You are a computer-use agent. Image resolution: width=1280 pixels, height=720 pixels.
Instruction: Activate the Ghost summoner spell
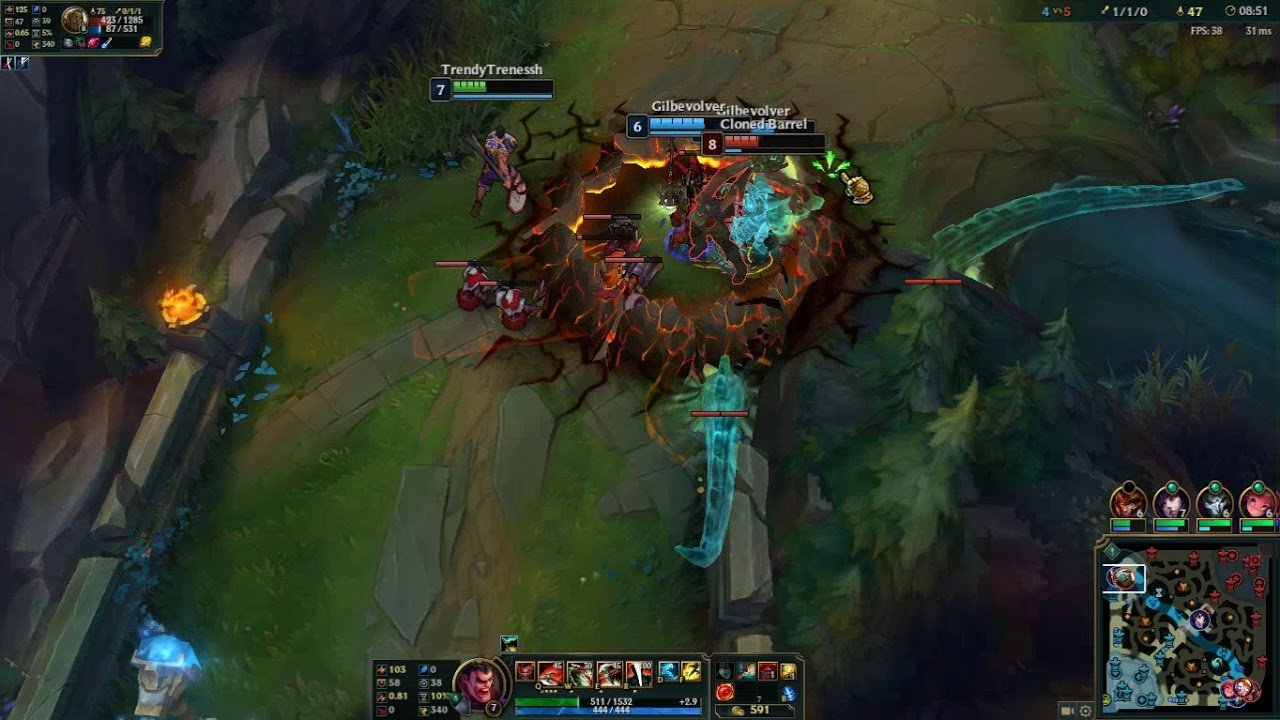coord(669,671)
